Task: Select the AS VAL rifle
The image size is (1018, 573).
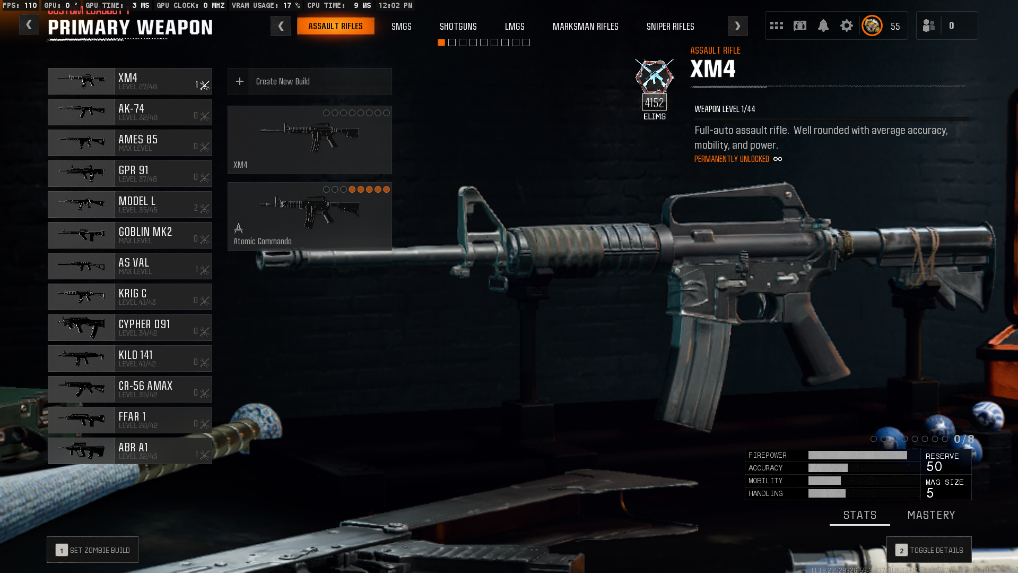Action: click(129, 267)
